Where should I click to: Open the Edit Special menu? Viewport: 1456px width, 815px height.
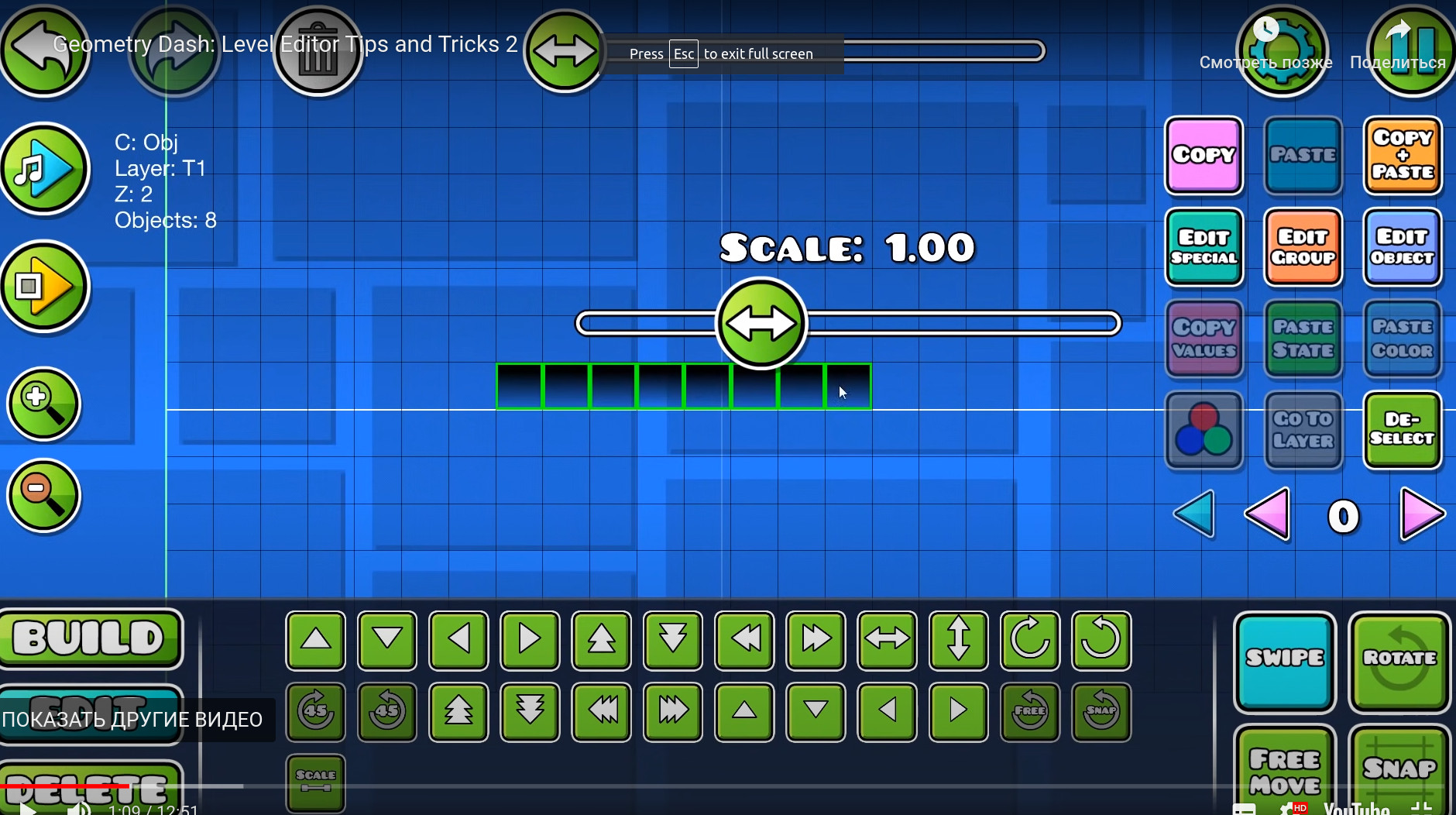1204,247
